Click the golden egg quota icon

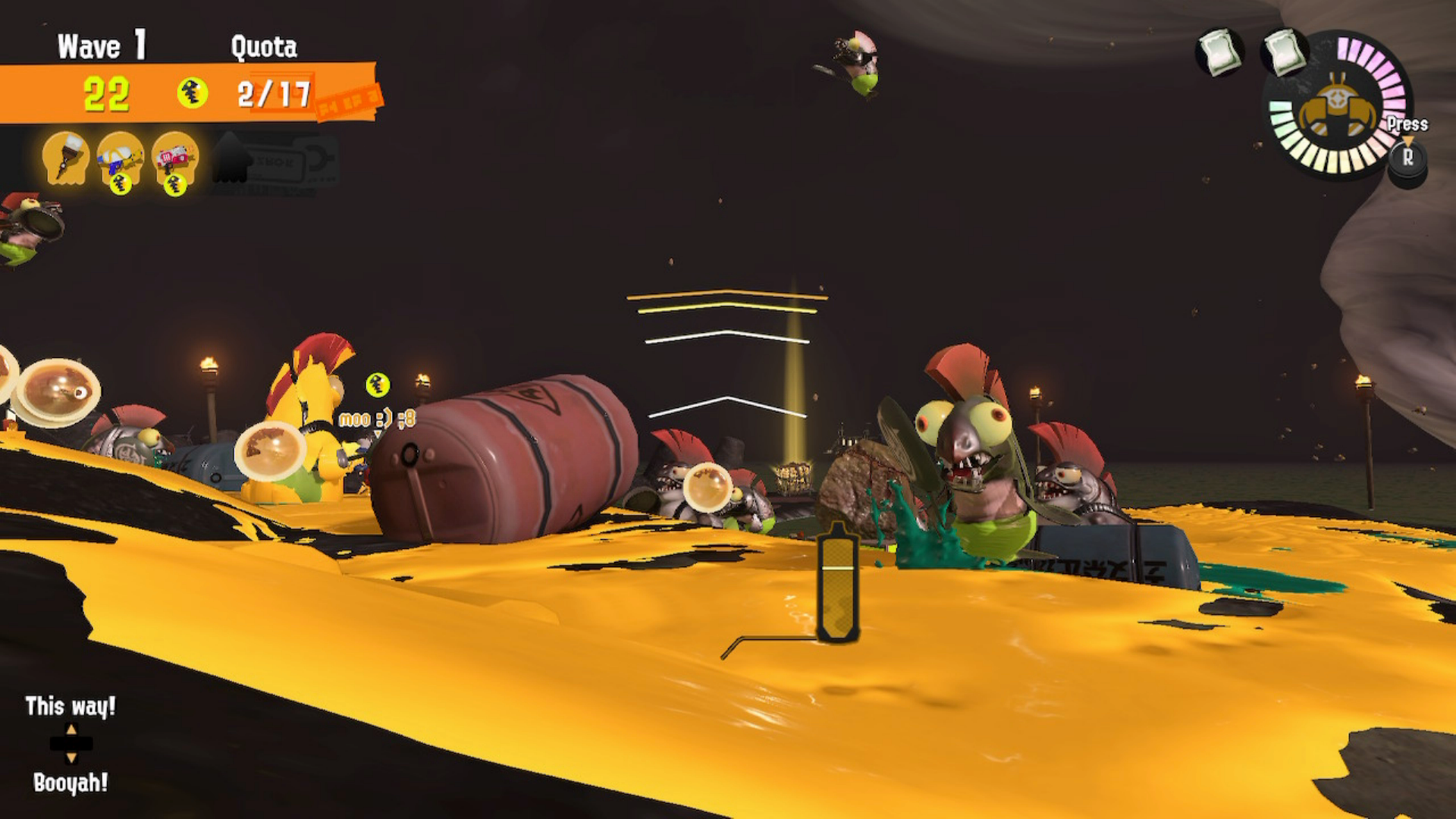point(193,94)
